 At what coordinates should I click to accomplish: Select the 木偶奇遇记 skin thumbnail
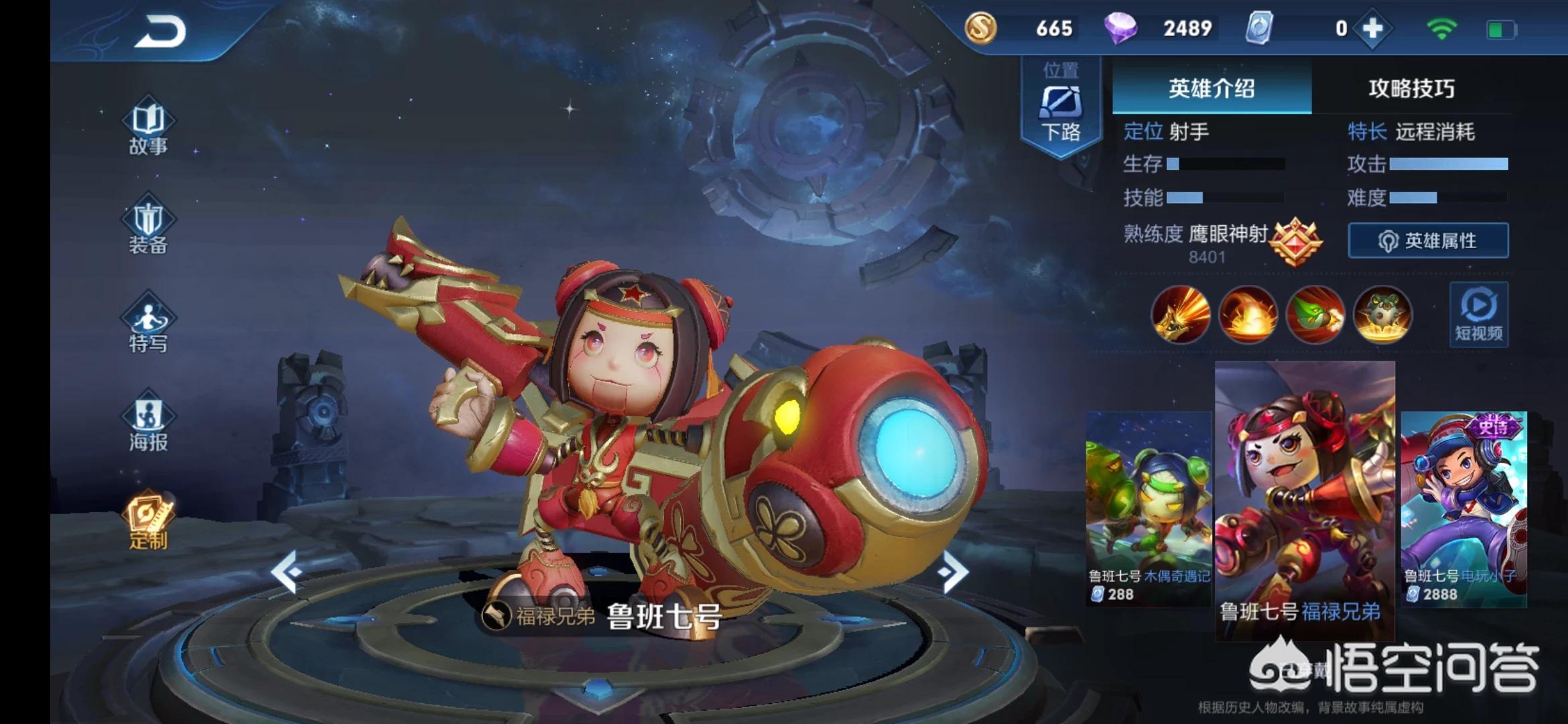[x=1149, y=508]
